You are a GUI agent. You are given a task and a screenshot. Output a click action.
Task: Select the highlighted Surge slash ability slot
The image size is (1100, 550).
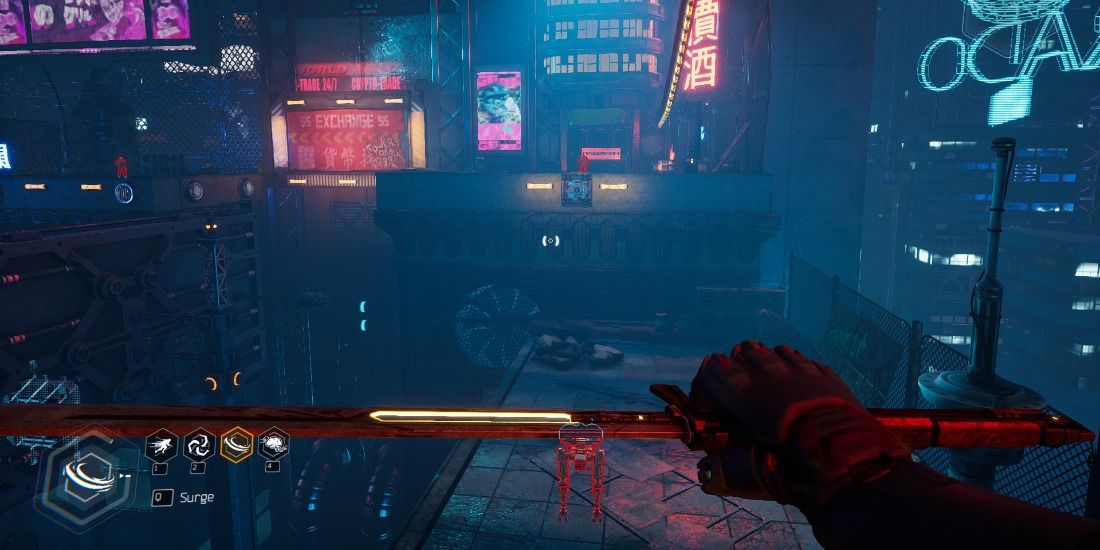point(236,445)
